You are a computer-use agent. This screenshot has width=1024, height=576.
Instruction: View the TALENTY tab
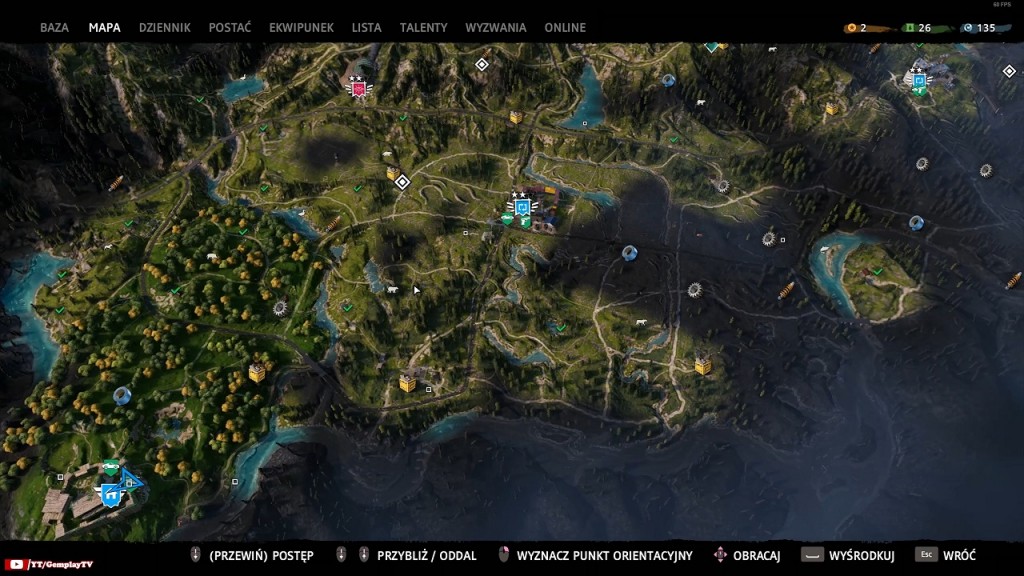[423, 28]
